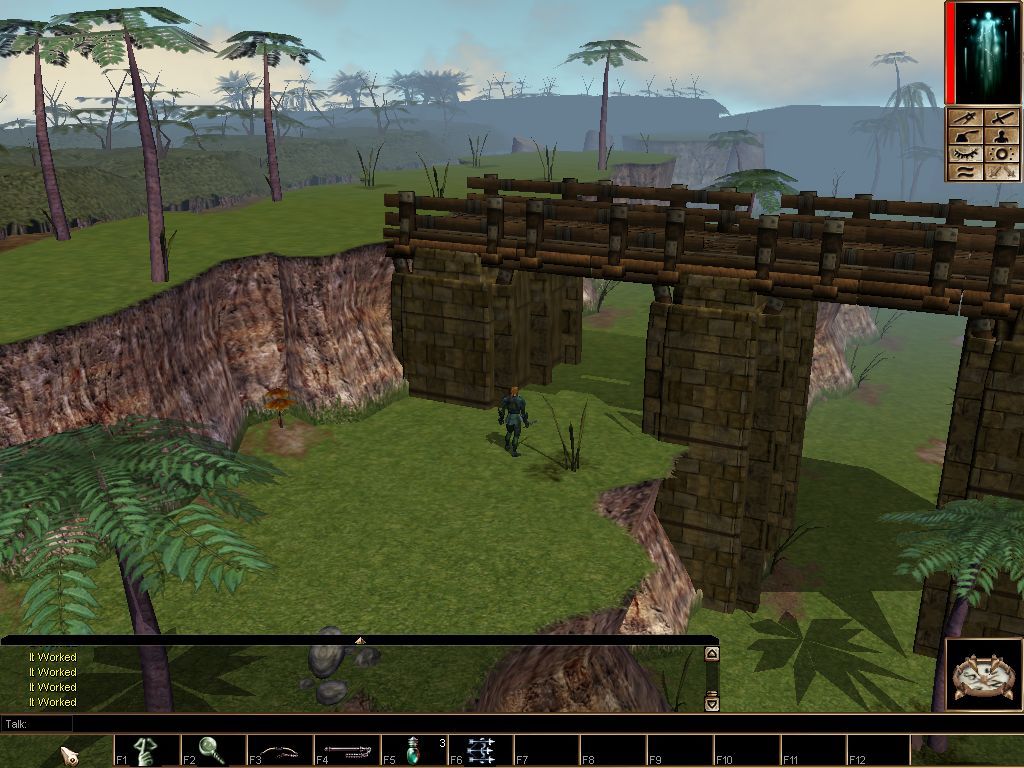Click the crossed swords icon button

point(1001,172)
